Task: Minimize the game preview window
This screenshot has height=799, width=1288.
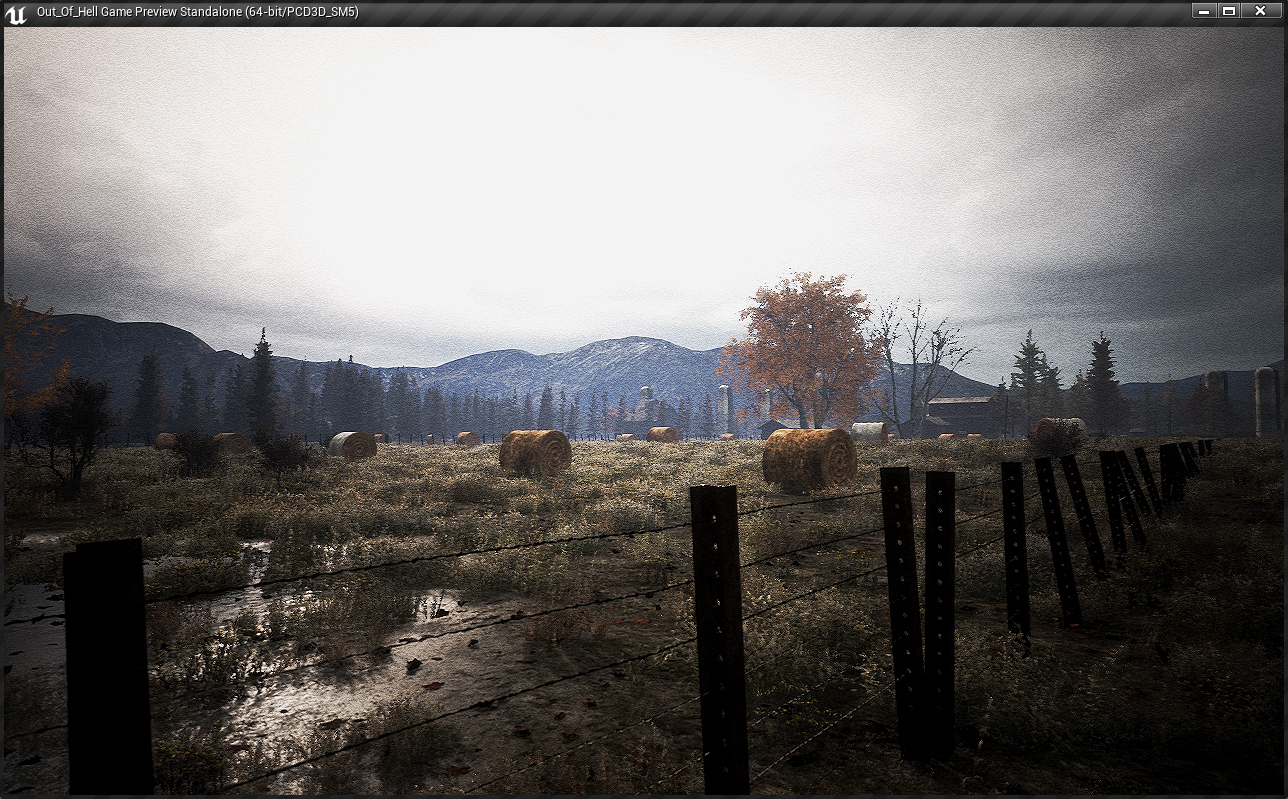Action: click(x=1204, y=11)
